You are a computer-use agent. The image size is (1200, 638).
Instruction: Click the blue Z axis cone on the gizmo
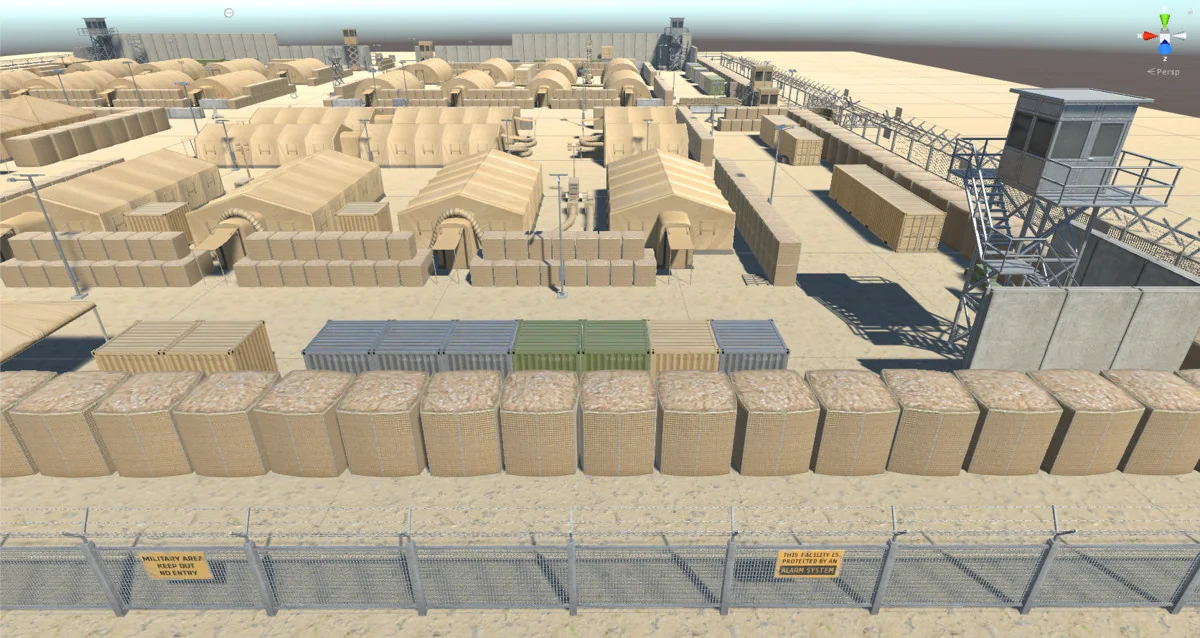(x=1165, y=48)
